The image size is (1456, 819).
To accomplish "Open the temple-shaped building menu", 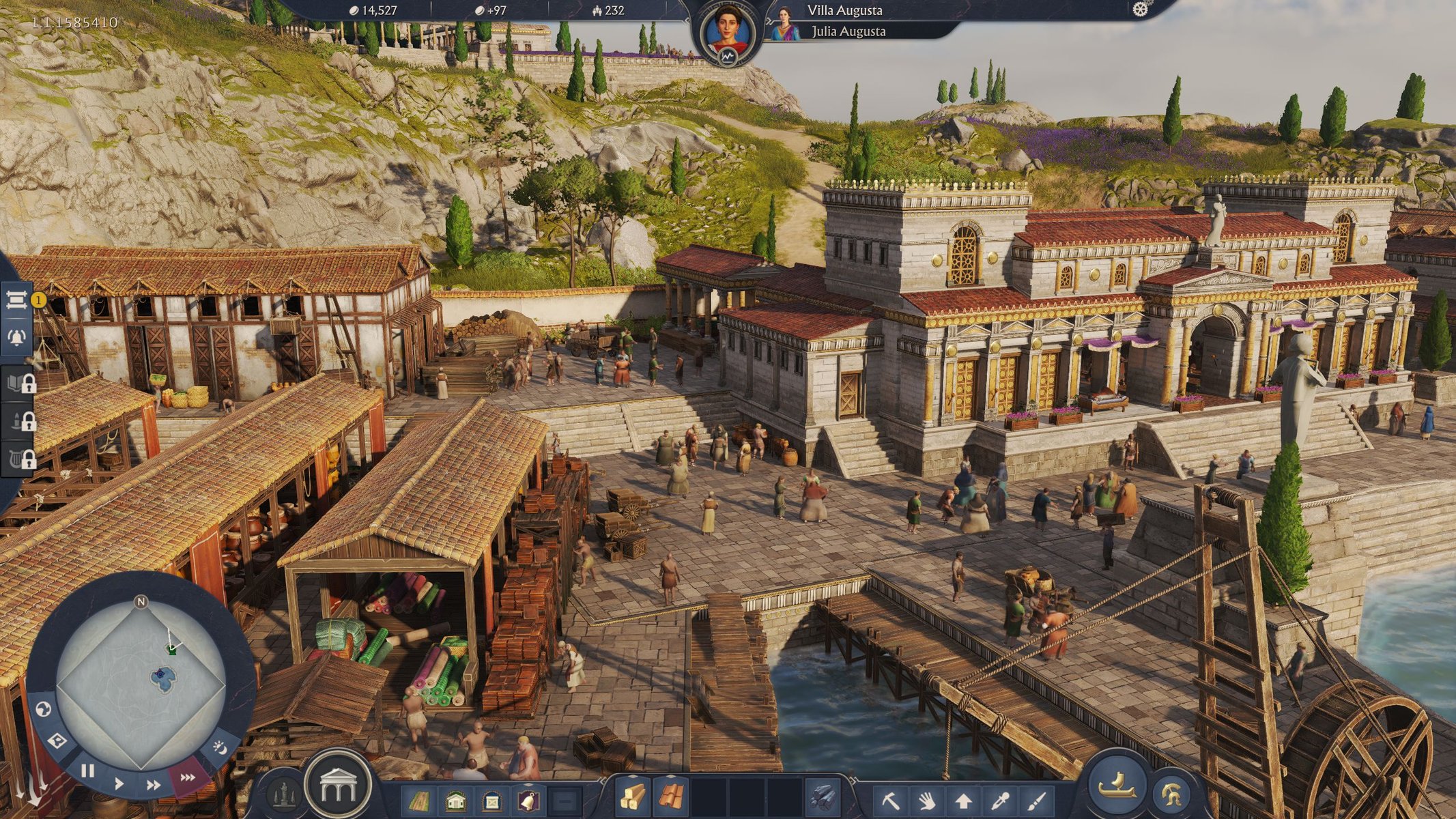I will tap(338, 786).
